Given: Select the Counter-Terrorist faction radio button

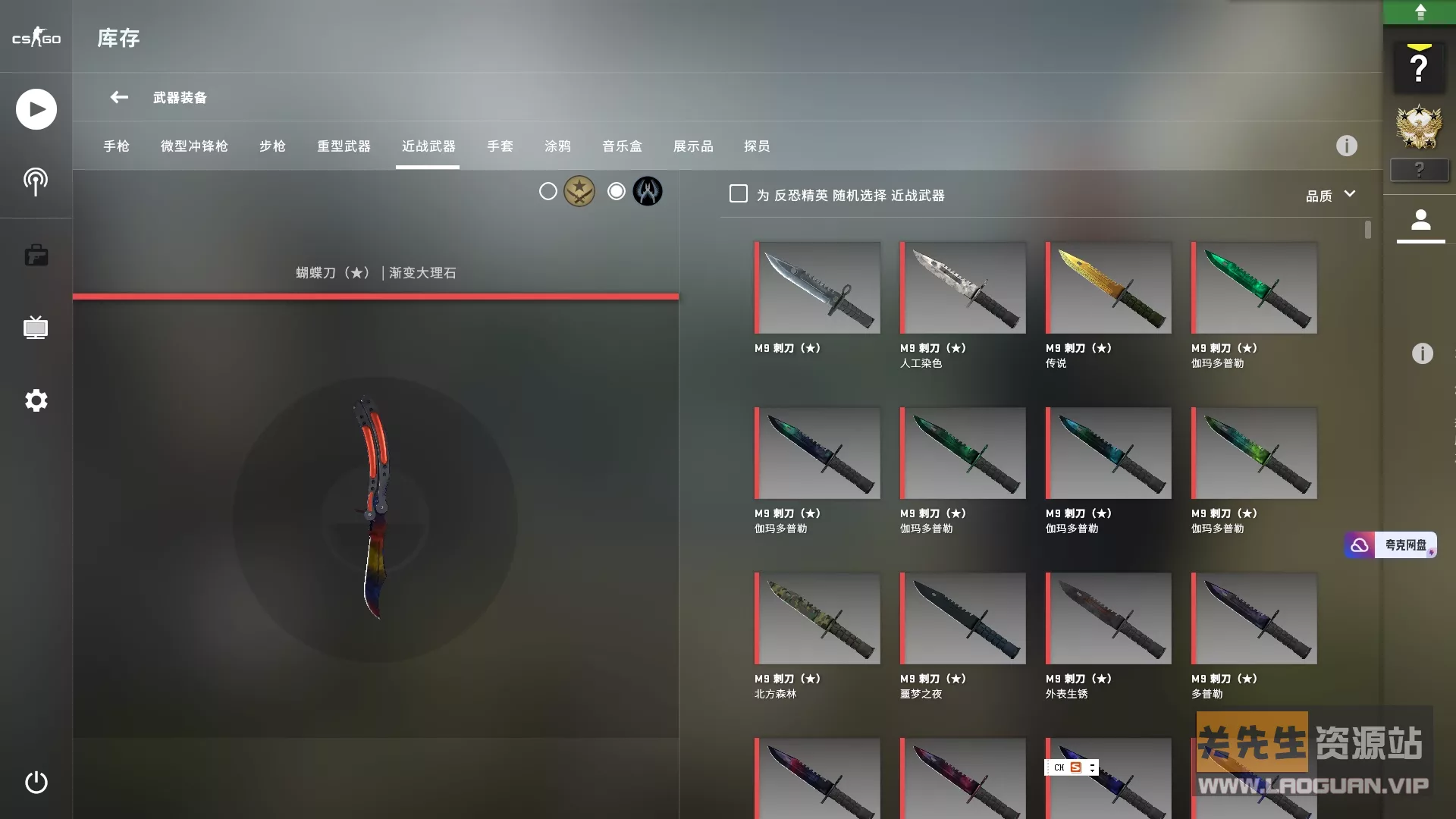Looking at the screenshot, I should click(616, 191).
